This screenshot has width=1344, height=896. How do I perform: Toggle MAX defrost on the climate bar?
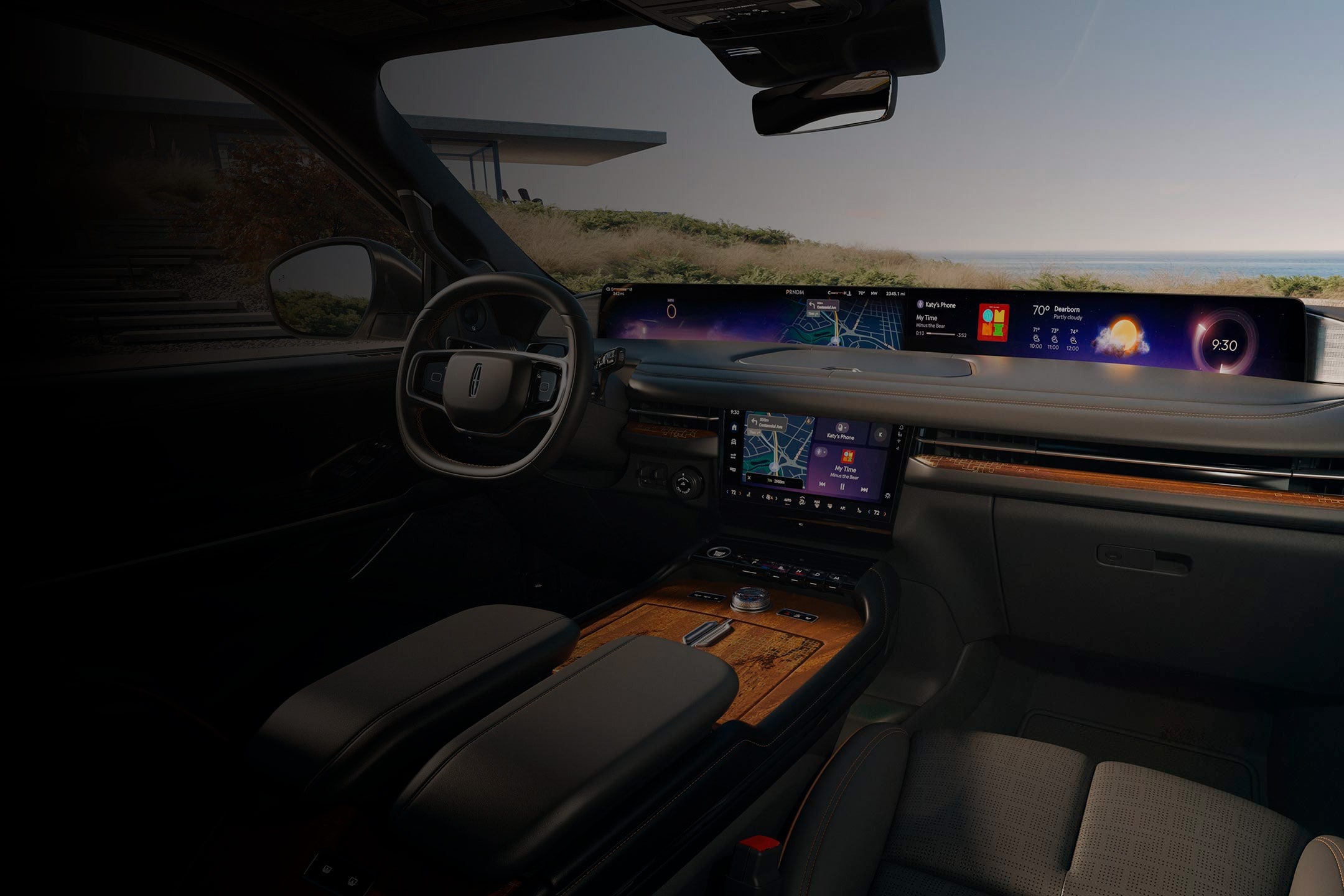coord(817,503)
